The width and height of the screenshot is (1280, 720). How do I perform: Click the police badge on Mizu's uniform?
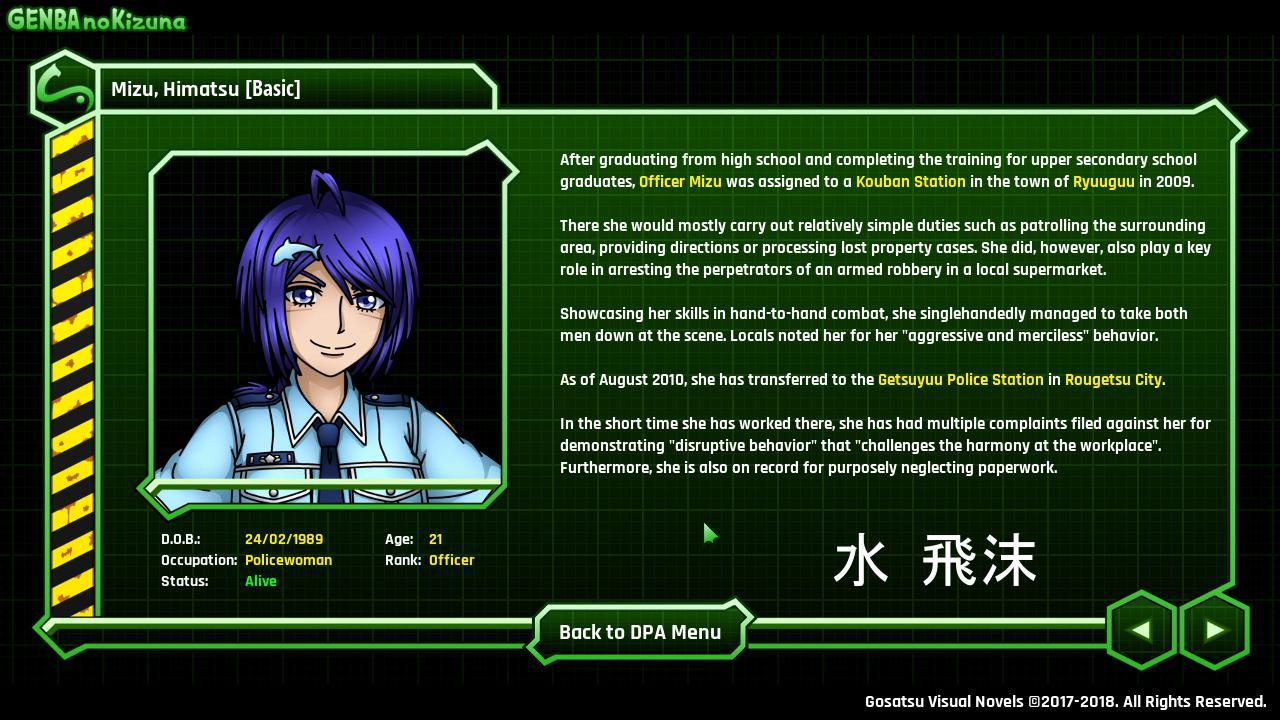pyautogui.click(x=268, y=460)
